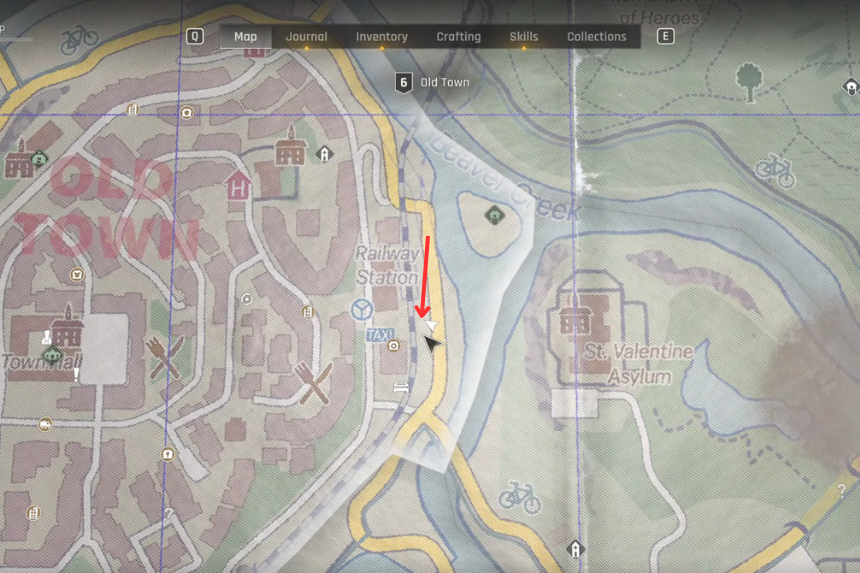This screenshot has width=860, height=573.
Task: Open the Skills tab
Action: [x=523, y=37]
